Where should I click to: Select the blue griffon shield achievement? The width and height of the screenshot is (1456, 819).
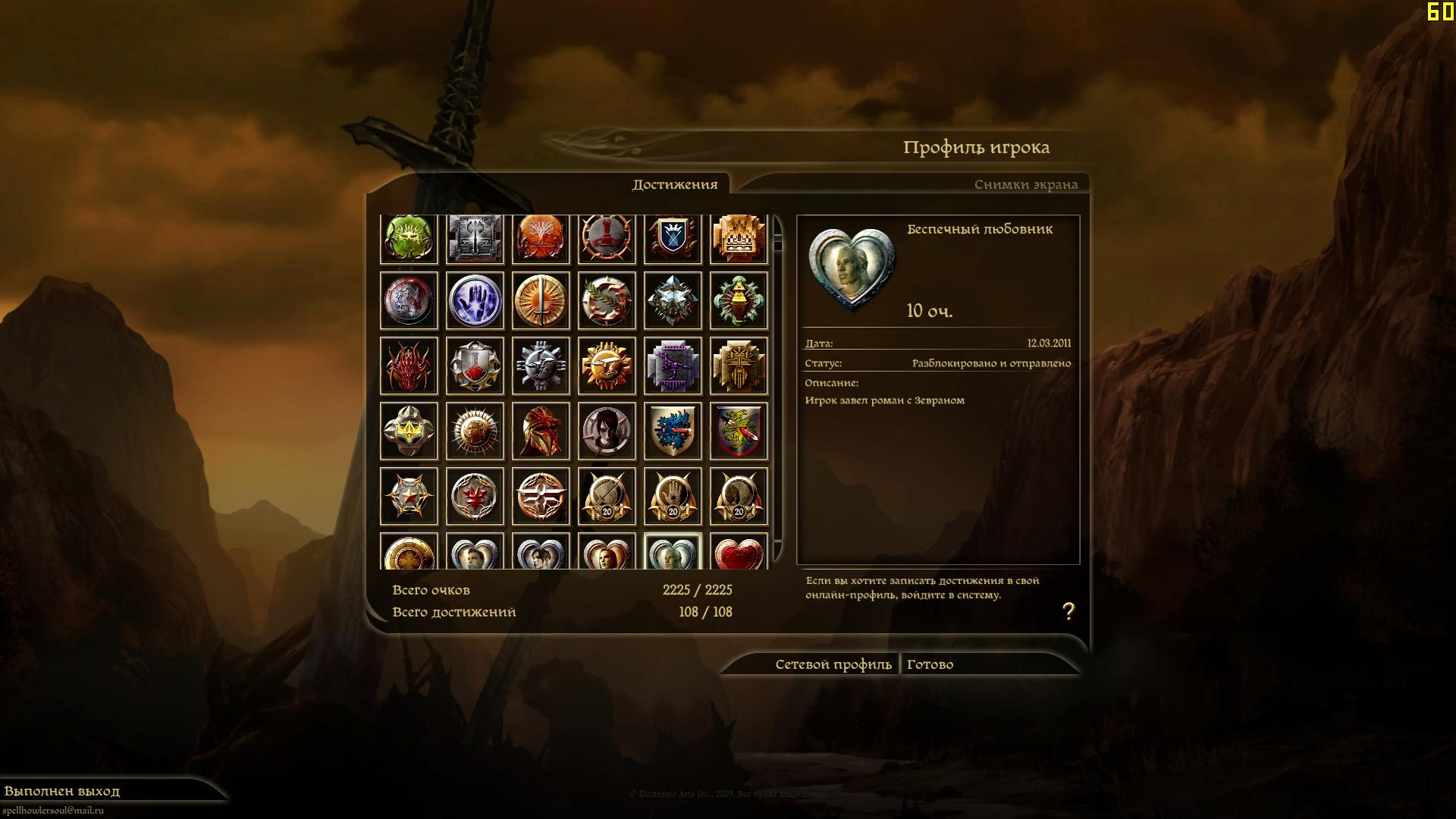pyautogui.click(x=673, y=431)
